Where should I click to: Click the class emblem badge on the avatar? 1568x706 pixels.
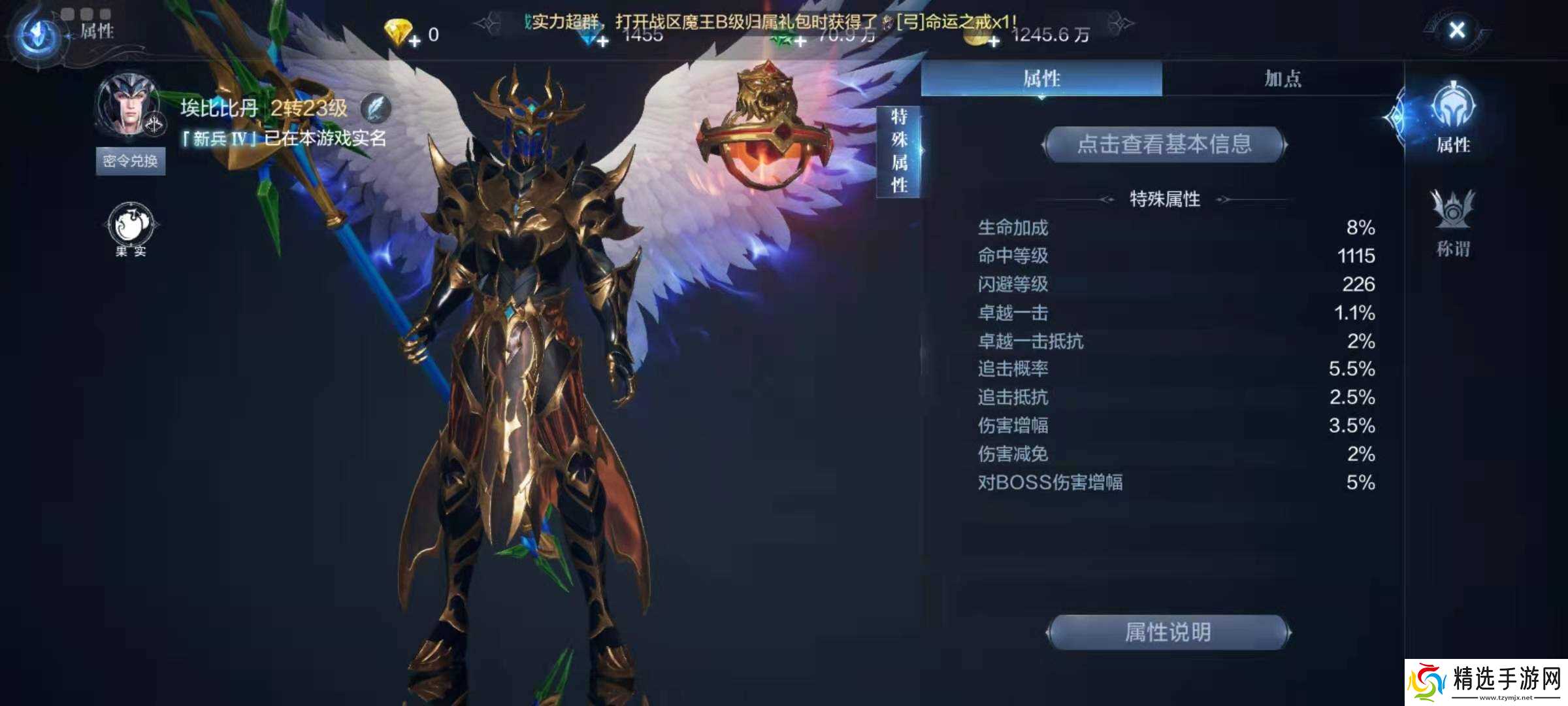[154, 124]
